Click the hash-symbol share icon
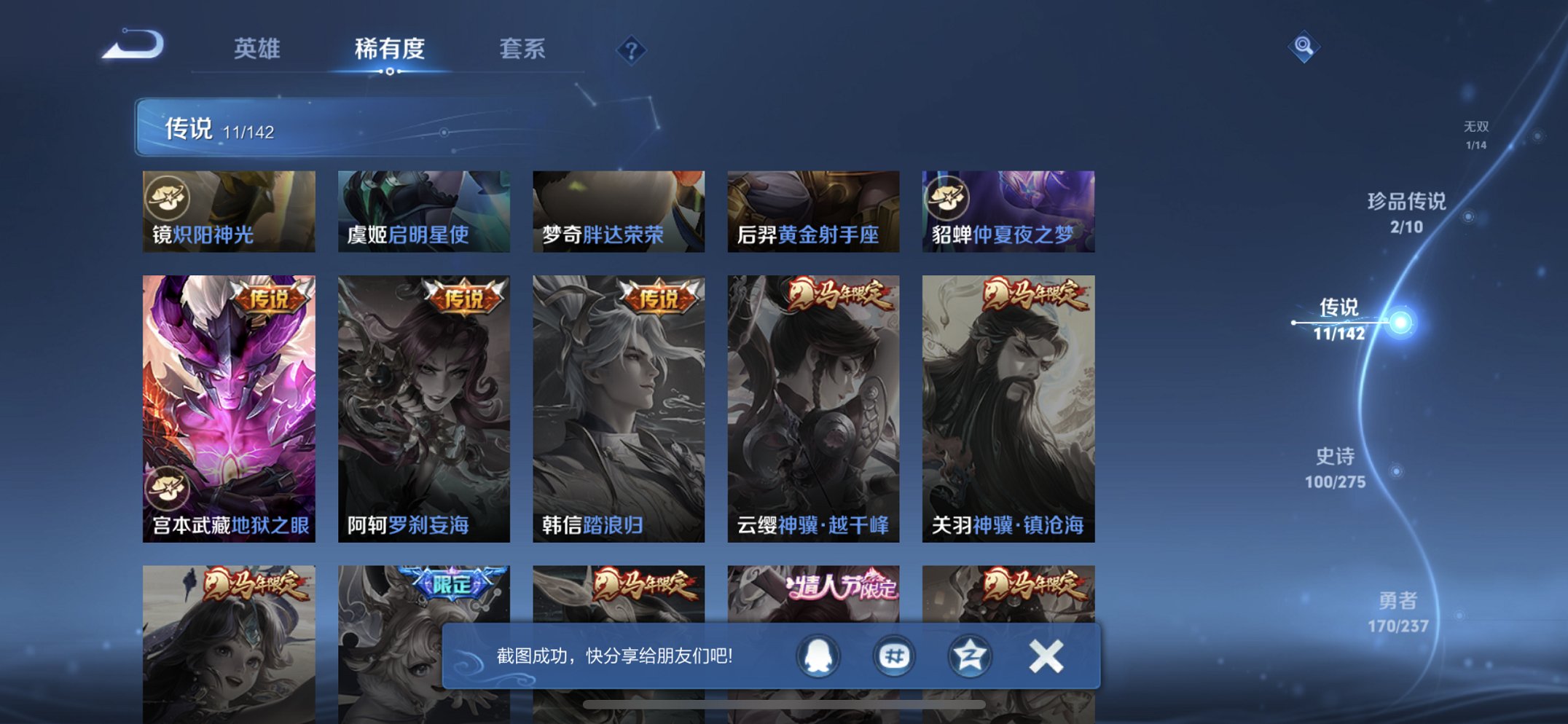1568x724 pixels. click(895, 656)
